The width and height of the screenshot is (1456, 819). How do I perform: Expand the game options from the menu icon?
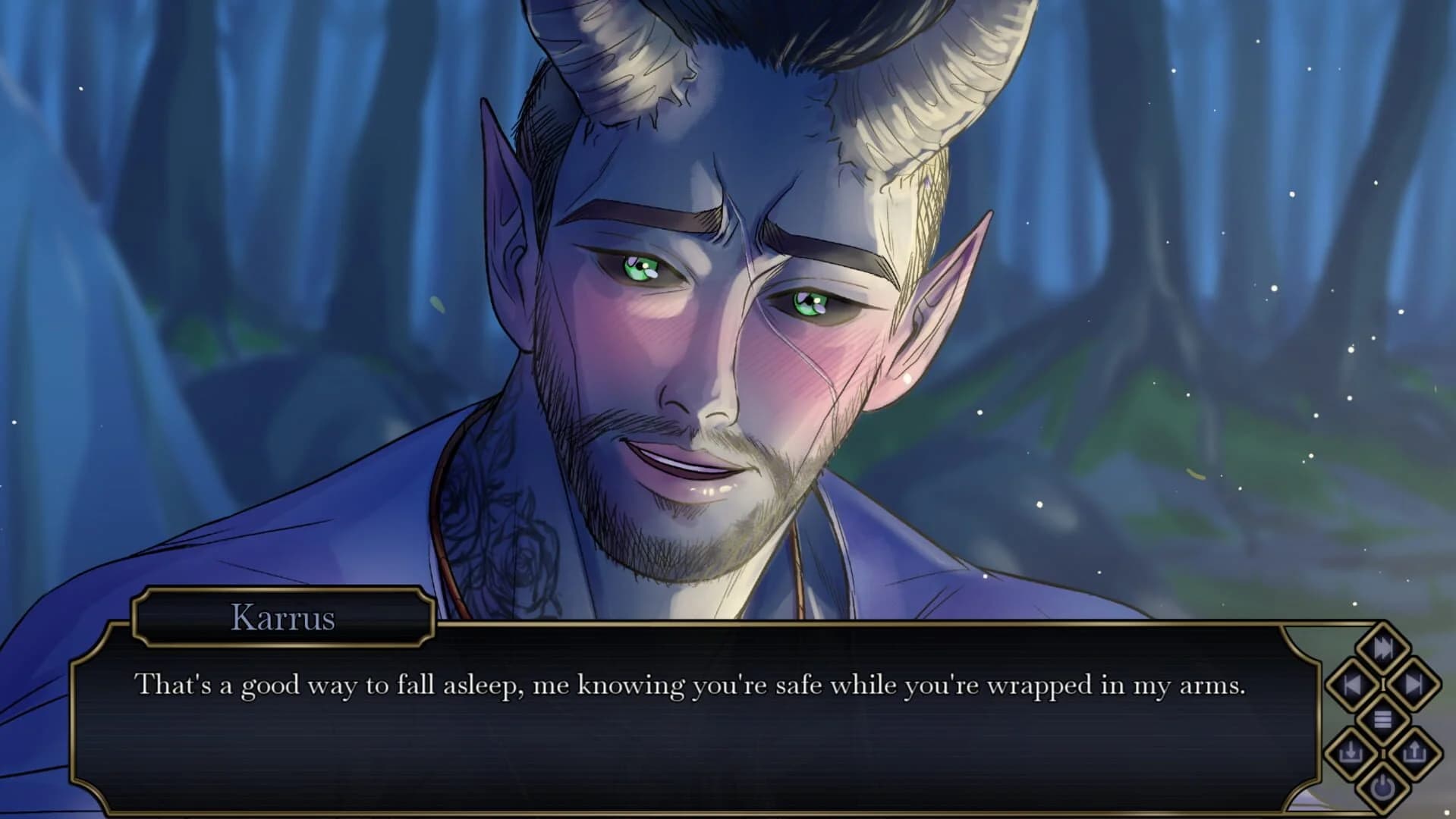pos(1382,720)
